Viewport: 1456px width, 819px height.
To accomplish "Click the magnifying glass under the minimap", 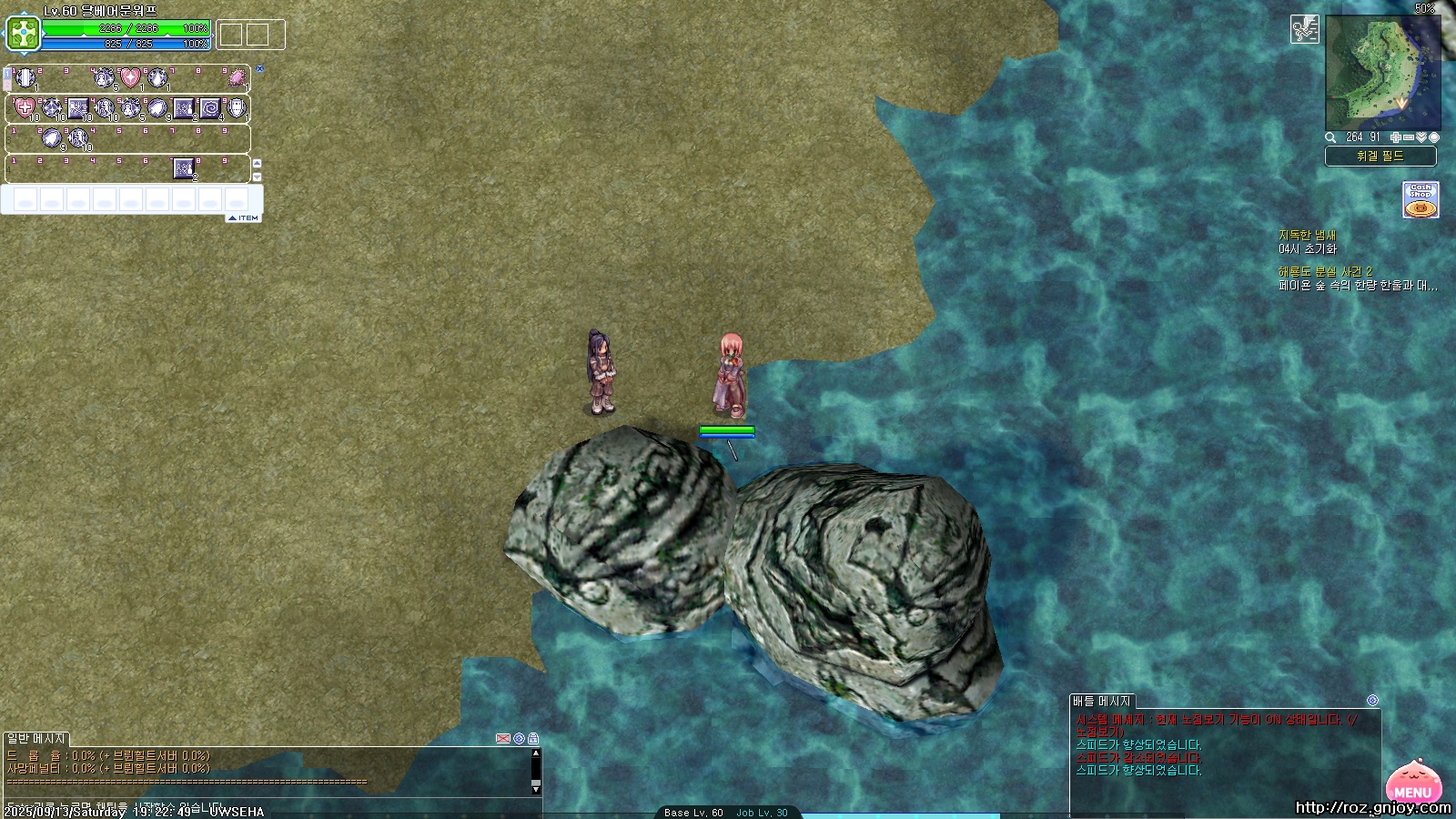I will pyautogui.click(x=1330, y=137).
